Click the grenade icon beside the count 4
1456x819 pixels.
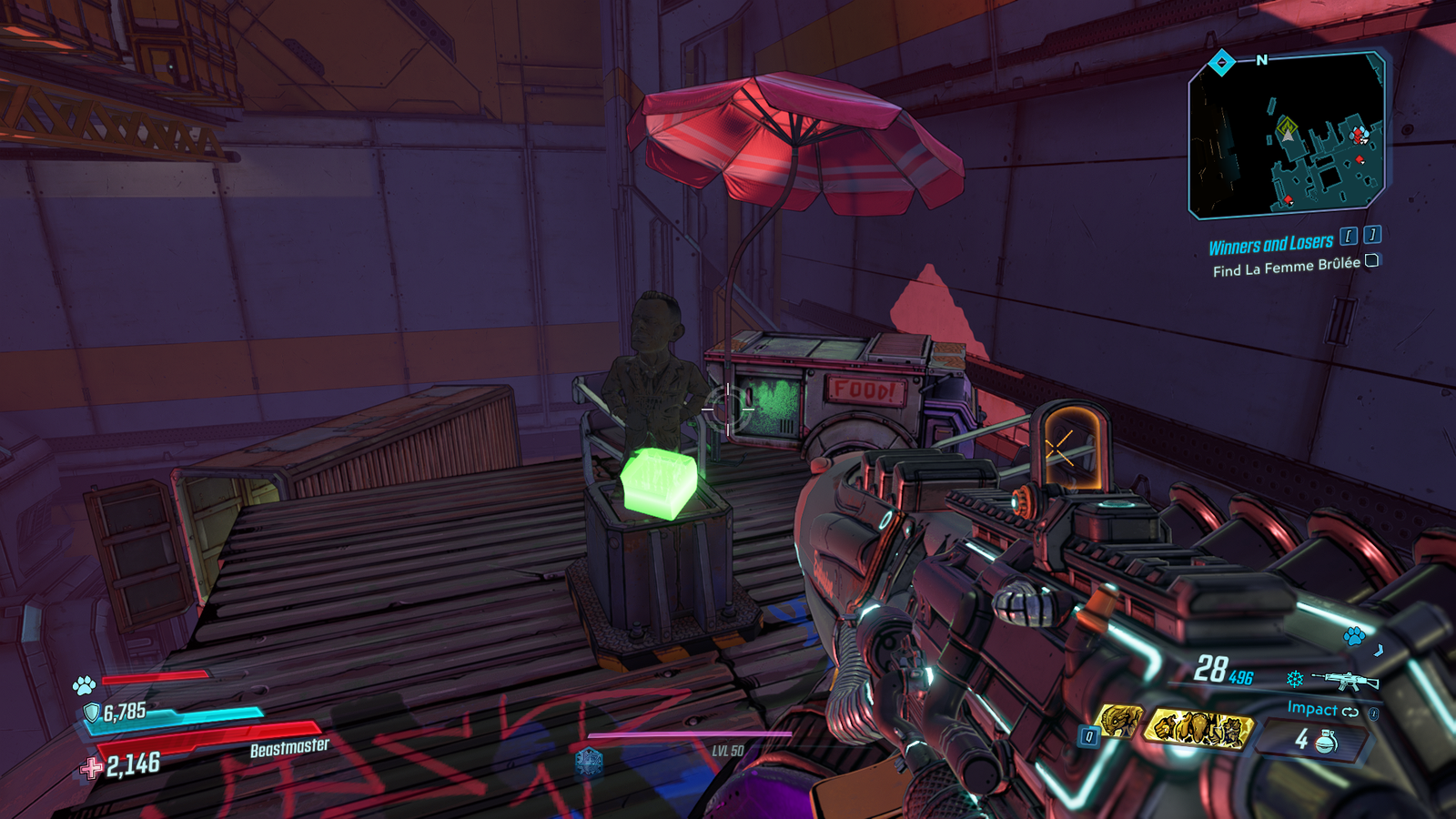point(1326,742)
